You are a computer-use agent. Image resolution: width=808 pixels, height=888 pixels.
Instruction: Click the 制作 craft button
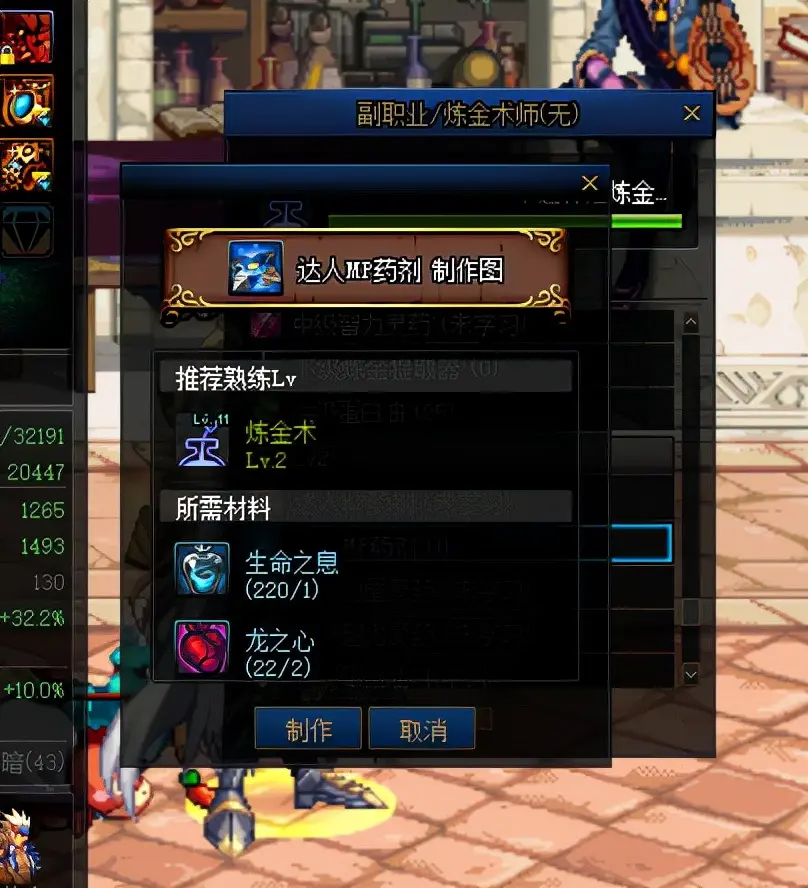point(308,729)
